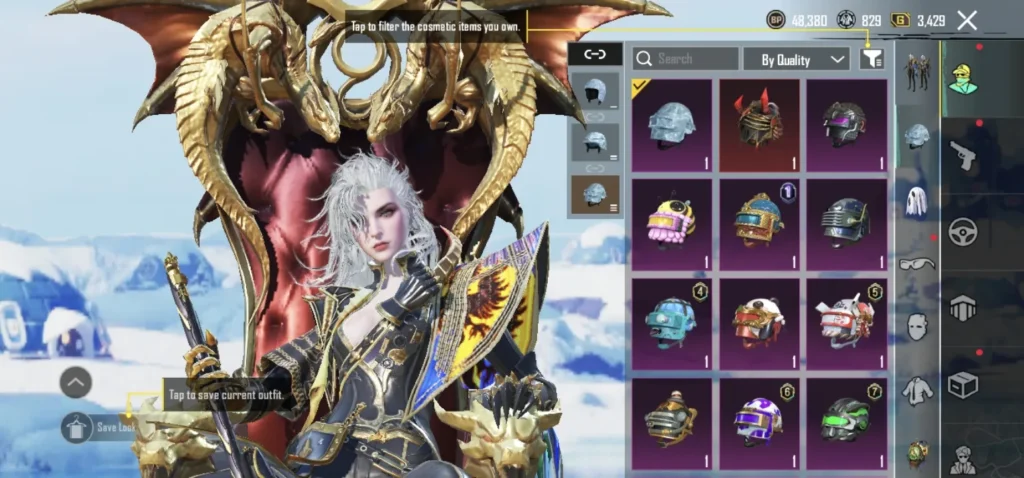Viewport: 1024px width, 478px height.
Task: Select the equipped icy crystal helmet
Action: point(671,125)
